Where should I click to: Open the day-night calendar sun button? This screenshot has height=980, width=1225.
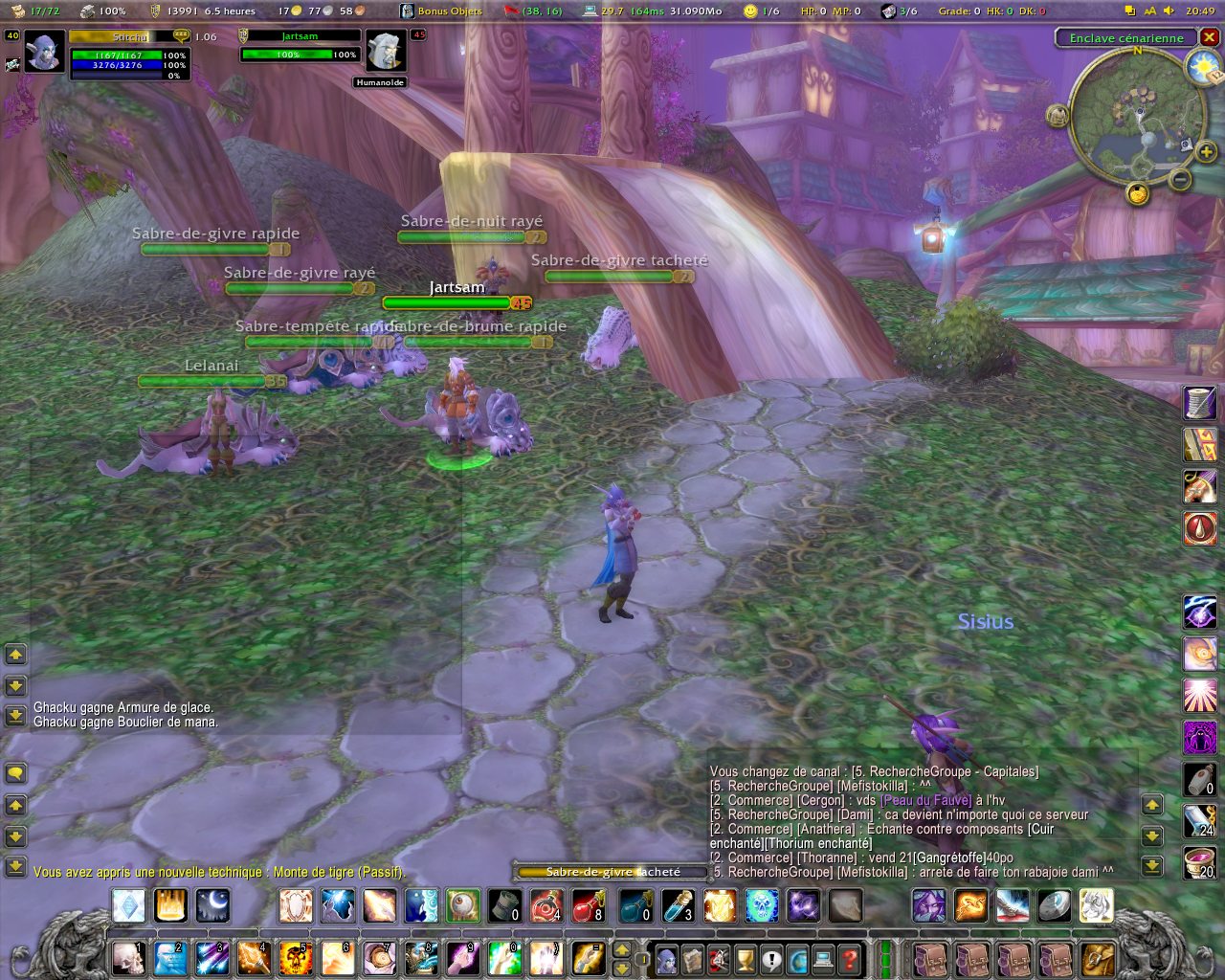pyautogui.click(x=1200, y=67)
